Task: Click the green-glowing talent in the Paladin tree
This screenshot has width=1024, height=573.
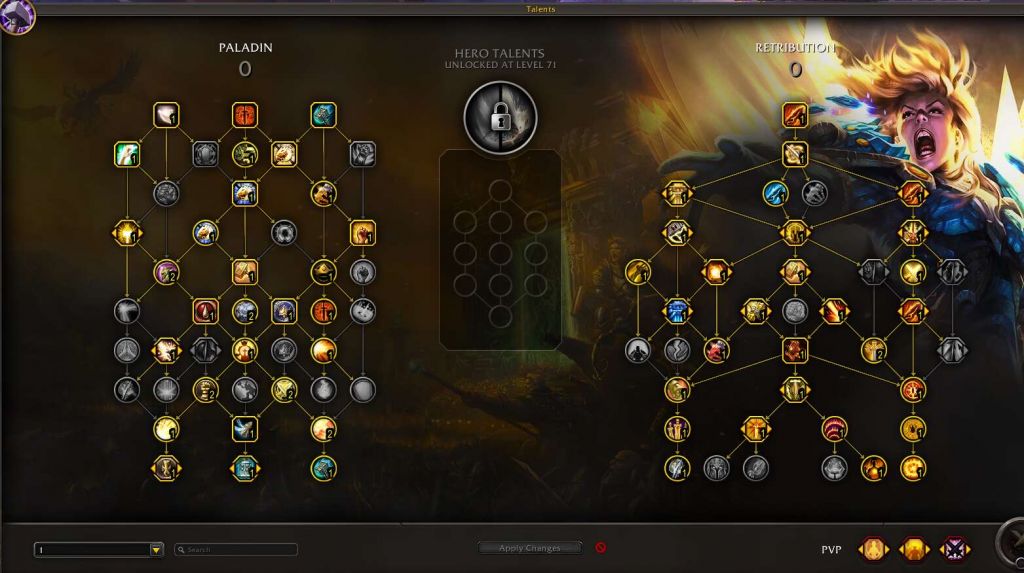Action: pos(127,154)
